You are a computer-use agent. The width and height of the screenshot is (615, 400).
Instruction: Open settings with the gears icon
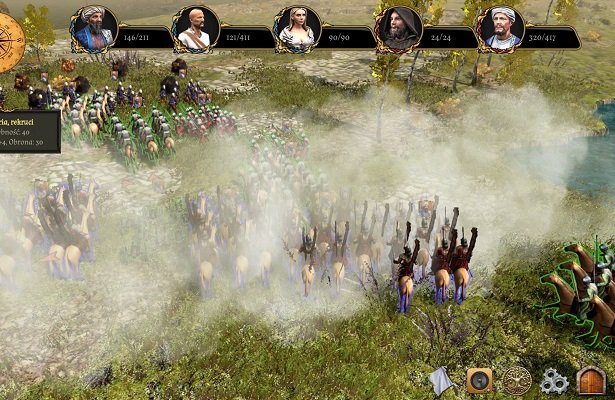(554, 380)
